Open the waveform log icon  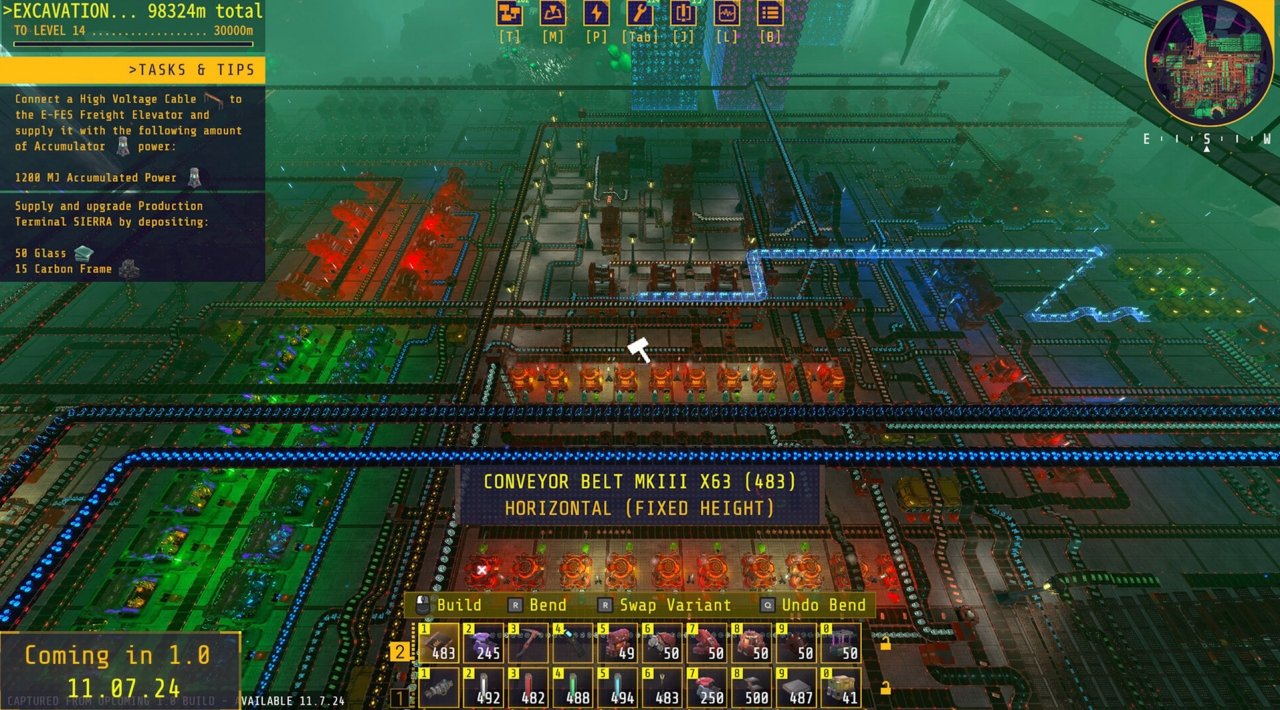(x=727, y=13)
